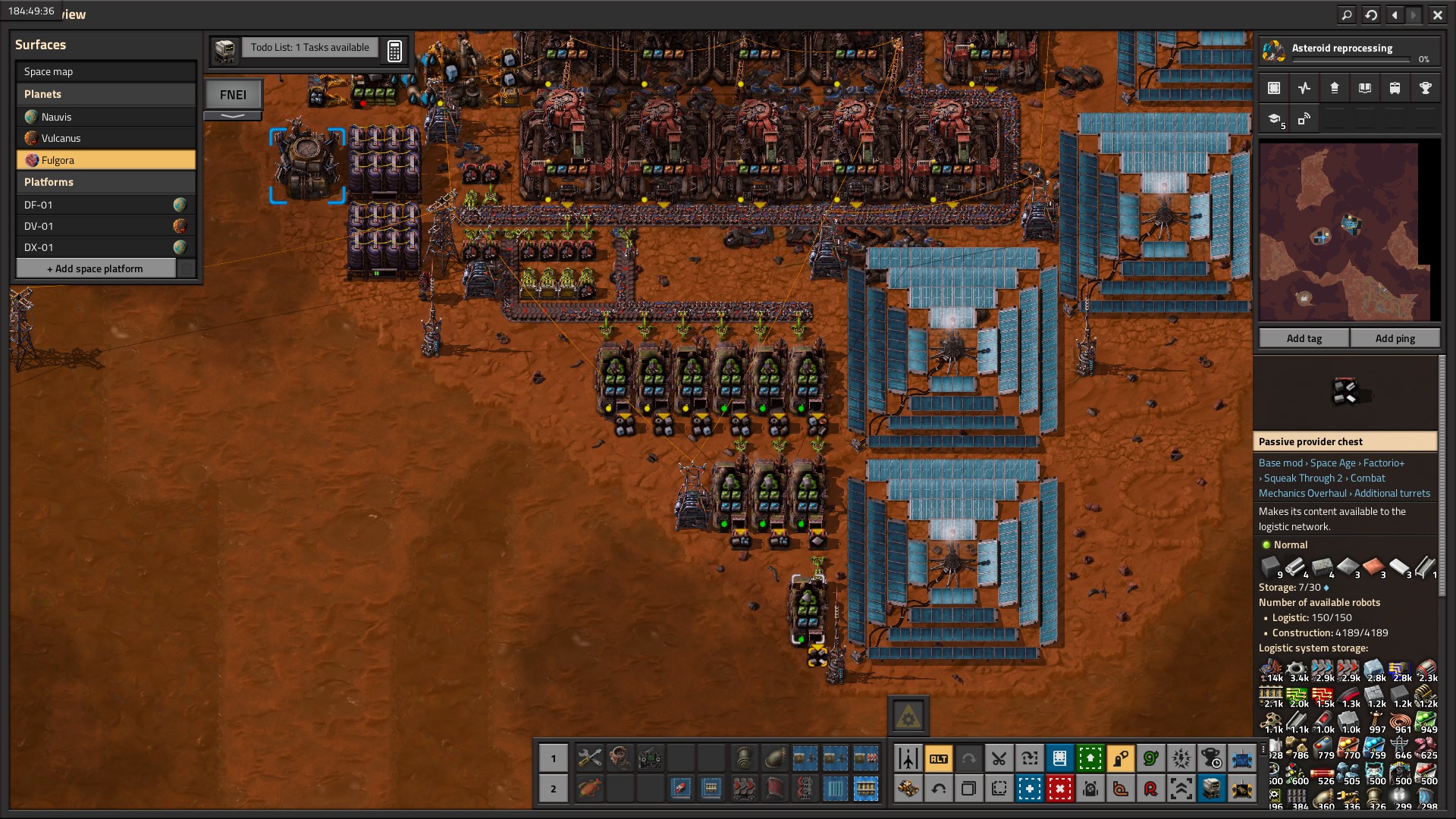The width and height of the screenshot is (1456, 819).
Task: Toggle the ALT mode button
Action: [x=938, y=758]
